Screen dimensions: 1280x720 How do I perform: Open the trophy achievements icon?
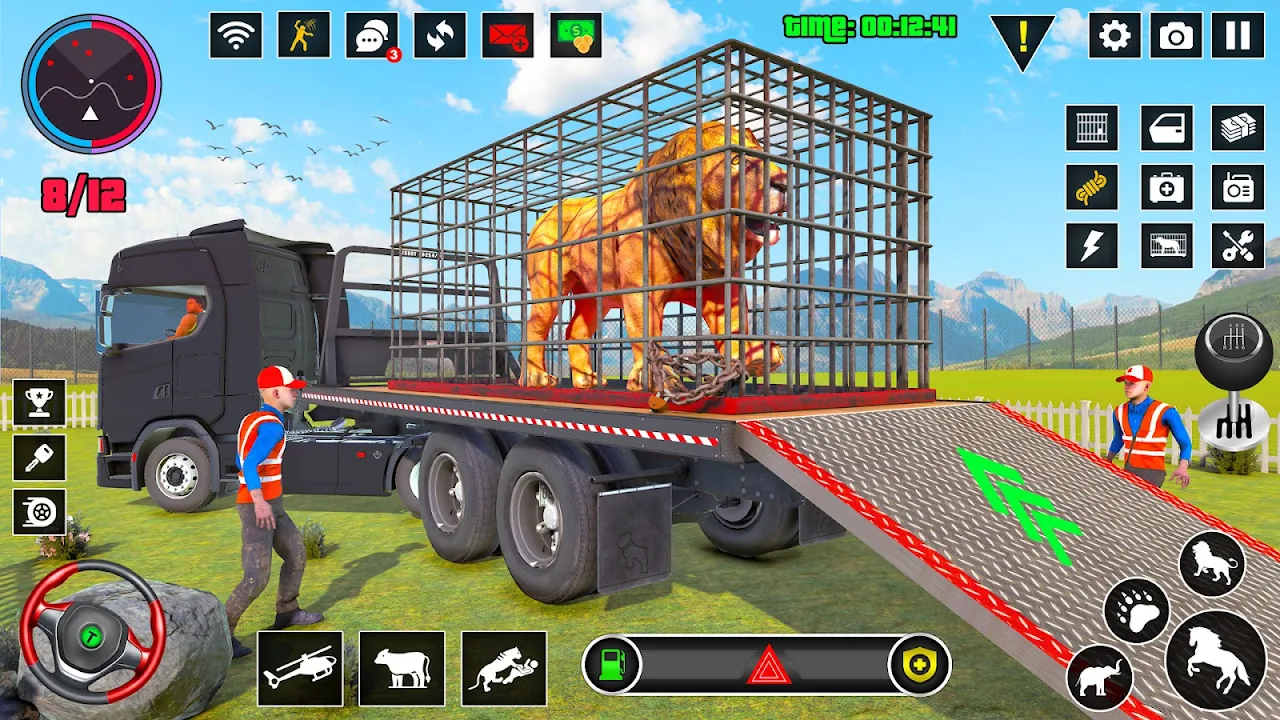coord(40,403)
